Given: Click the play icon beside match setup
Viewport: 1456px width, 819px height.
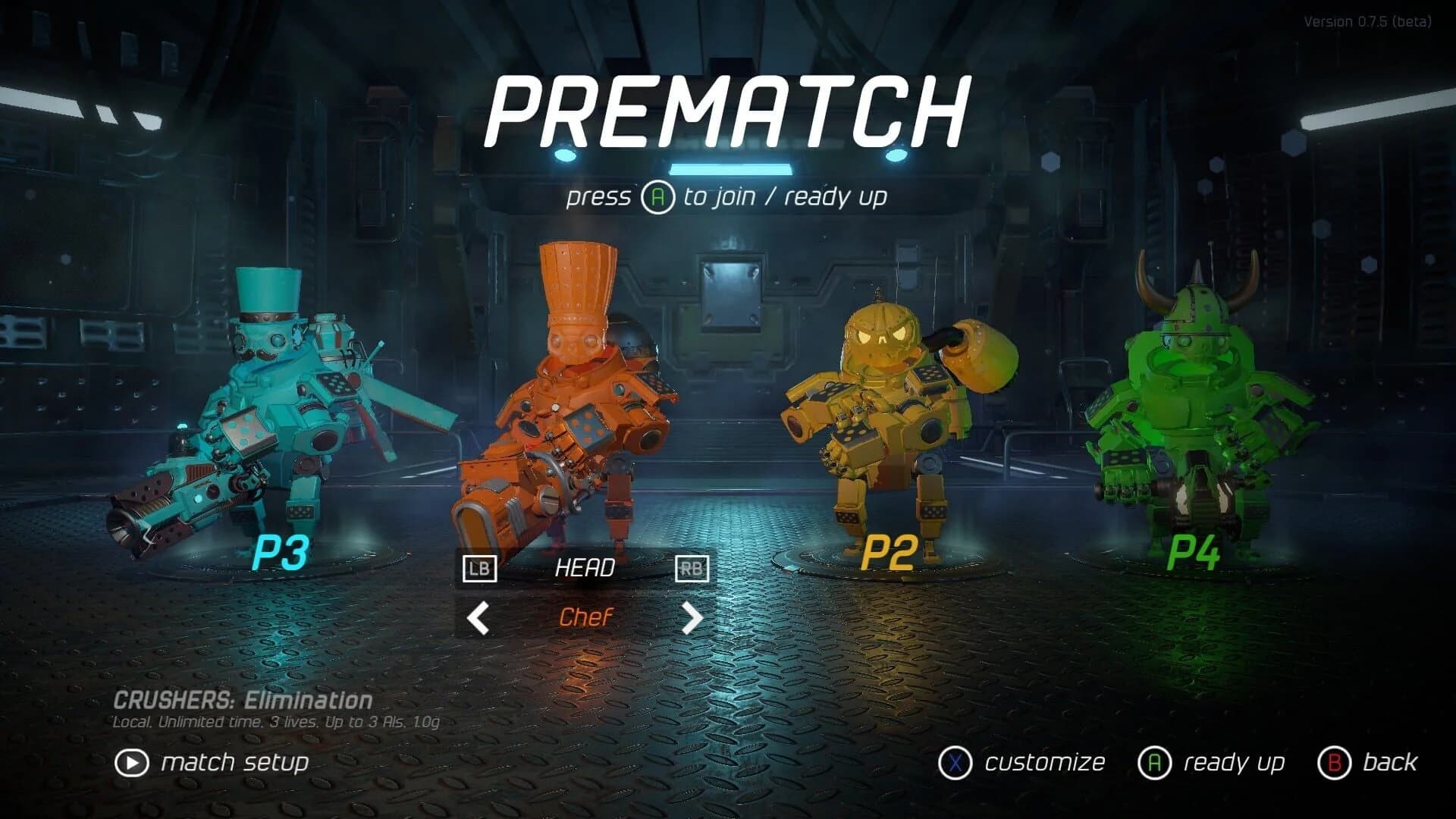Looking at the screenshot, I should coord(133,762).
